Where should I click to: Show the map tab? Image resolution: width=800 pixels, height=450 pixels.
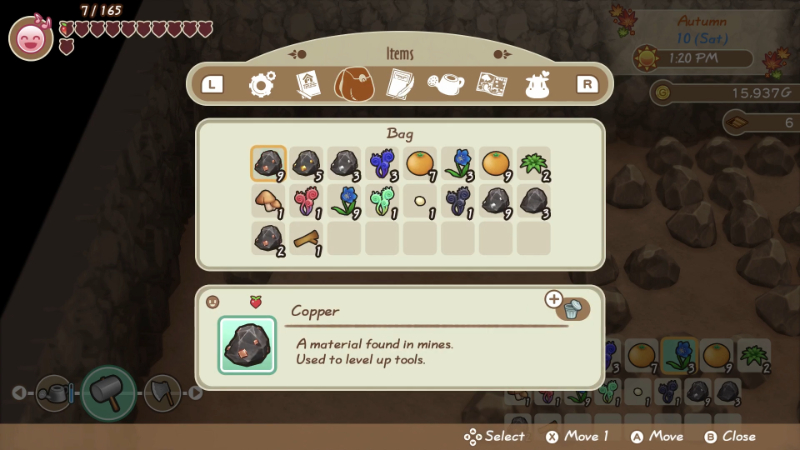pos(491,85)
